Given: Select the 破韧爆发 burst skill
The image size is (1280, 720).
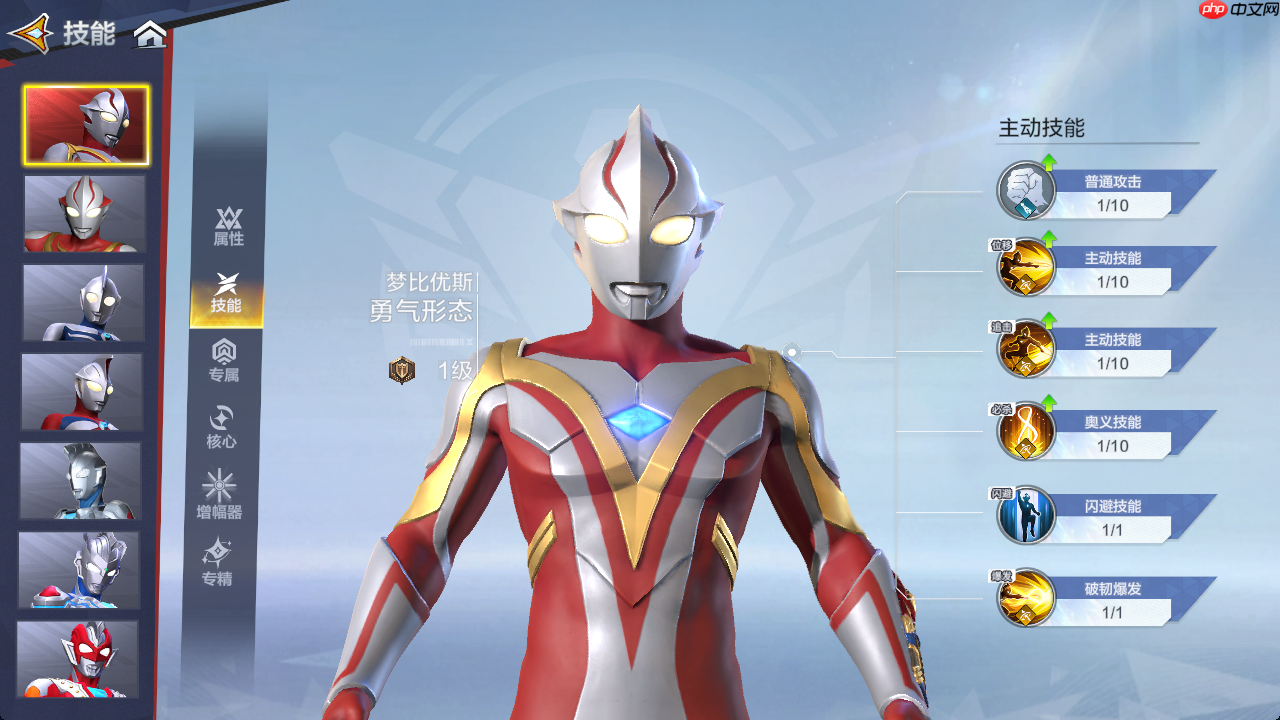Looking at the screenshot, I should [1027, 598].
